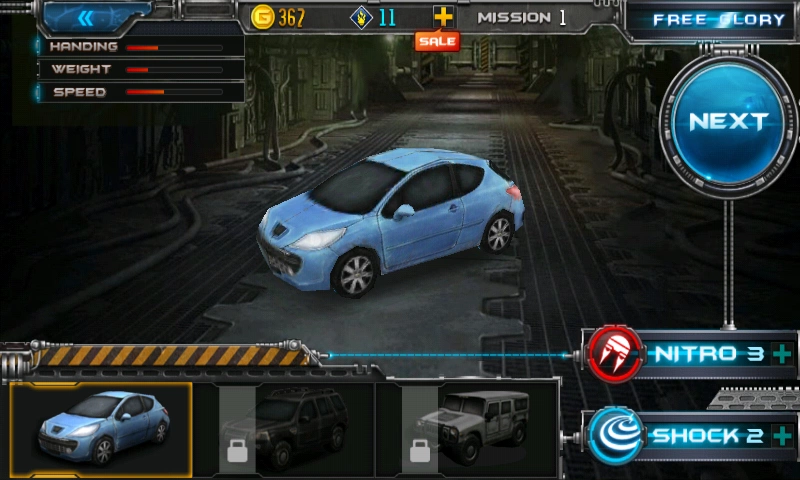
Task: Click the blue Shock swirl icon
Action: pos(615,436)
